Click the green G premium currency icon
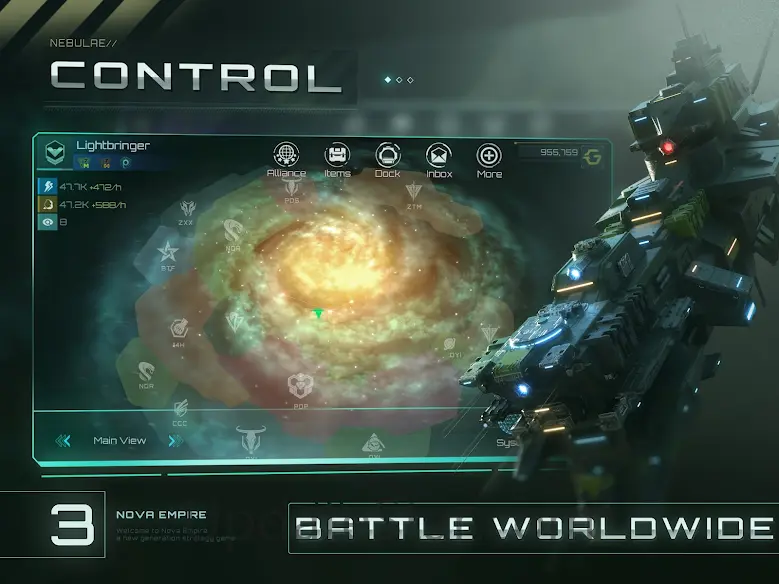Screen dimensions: 779x584 point(593,156)
